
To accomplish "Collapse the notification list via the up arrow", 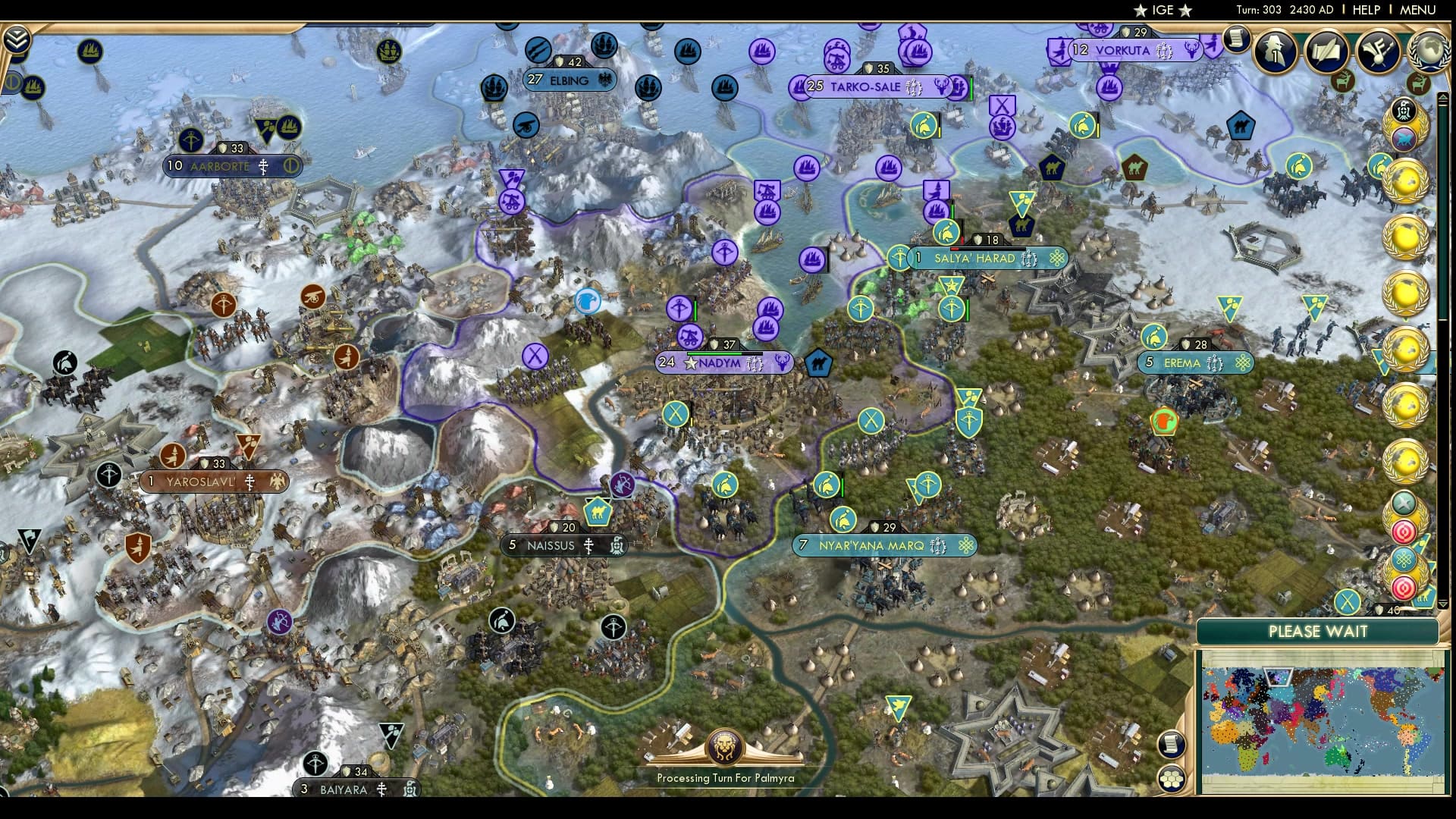I will [x=1442, y=97].
